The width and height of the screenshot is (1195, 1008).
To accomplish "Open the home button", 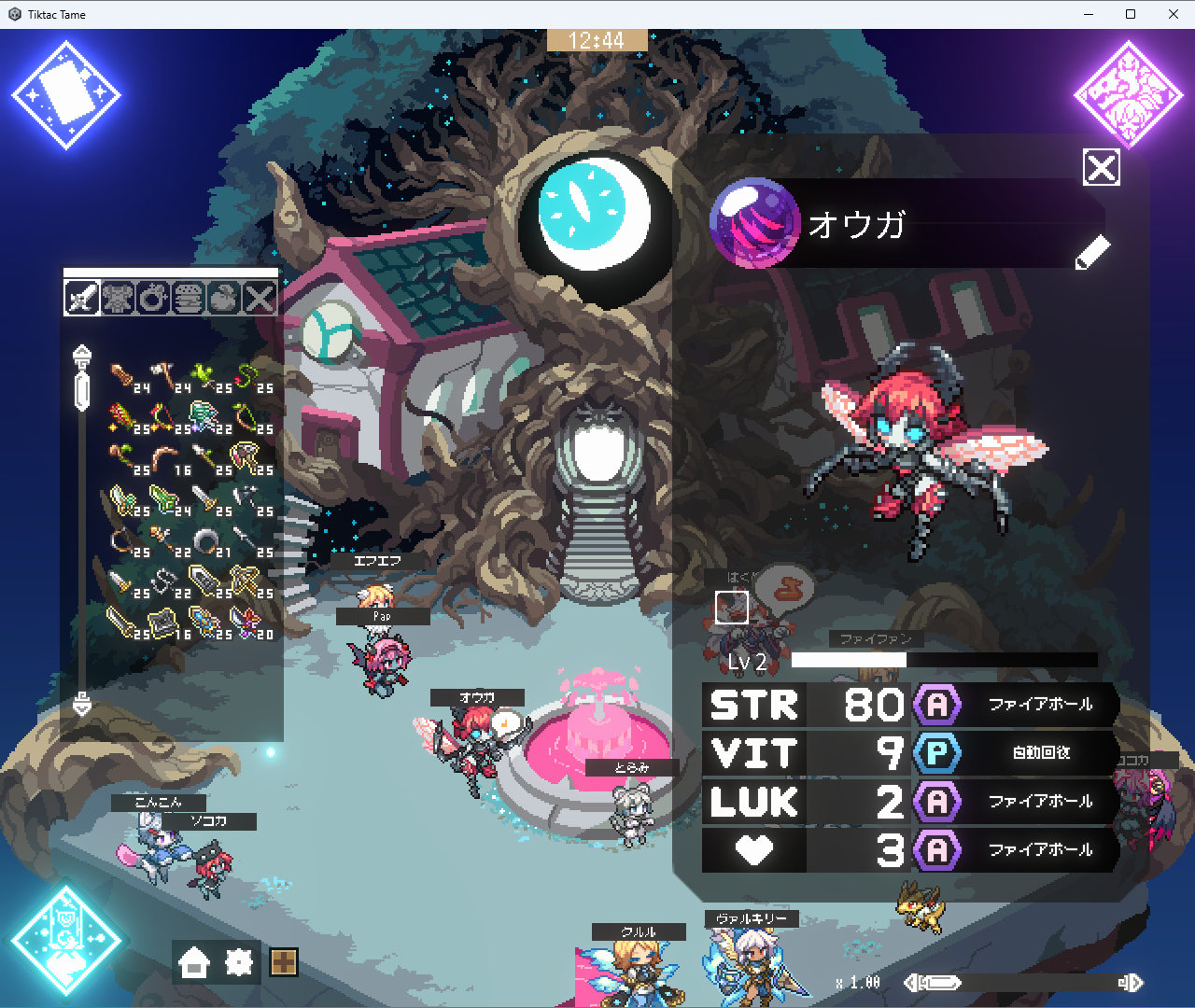I will point(194,962).
